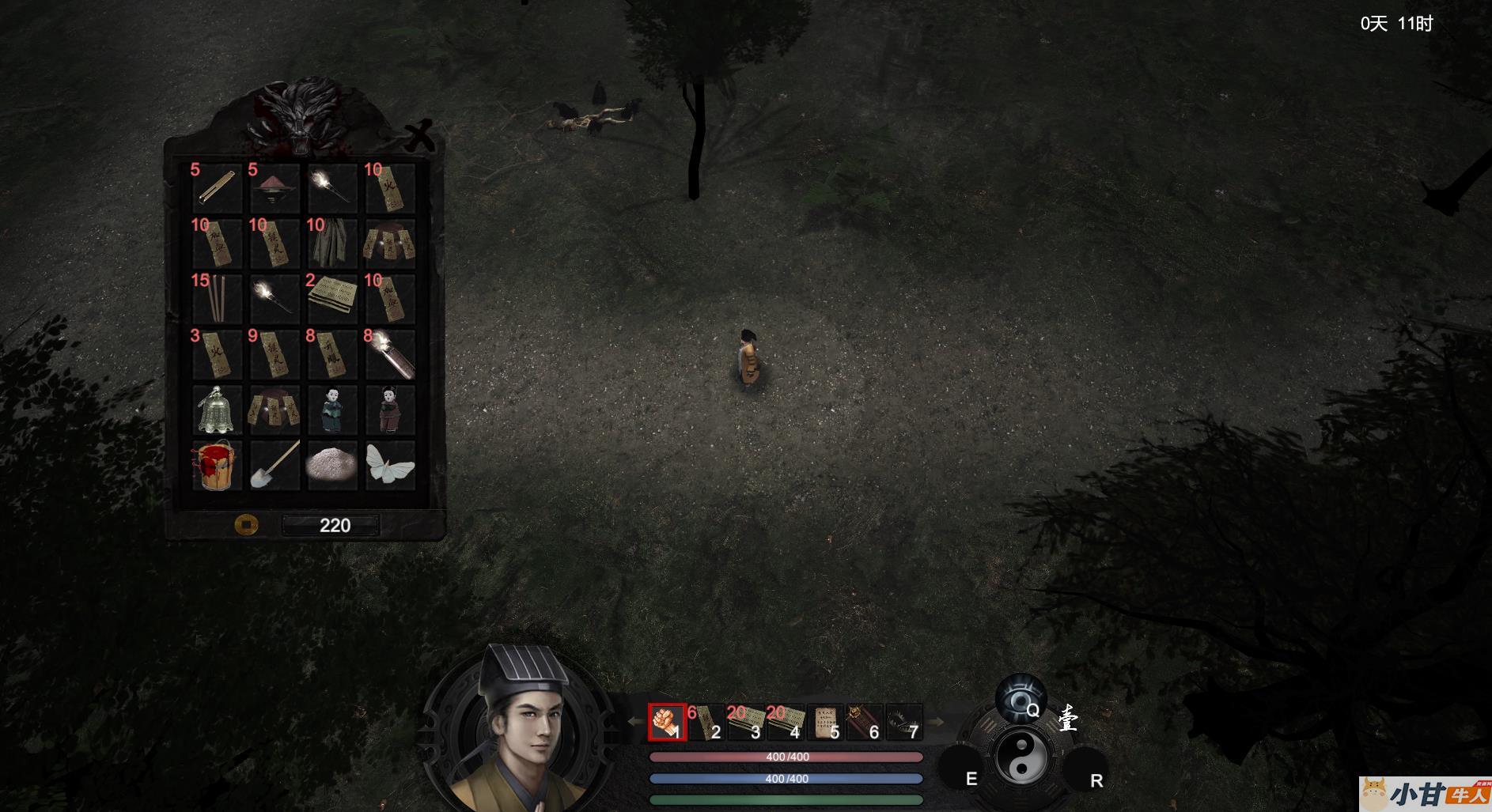
Task: Select the dark cloth robe item
Action: pyautogui.click(x=331, y=243)
